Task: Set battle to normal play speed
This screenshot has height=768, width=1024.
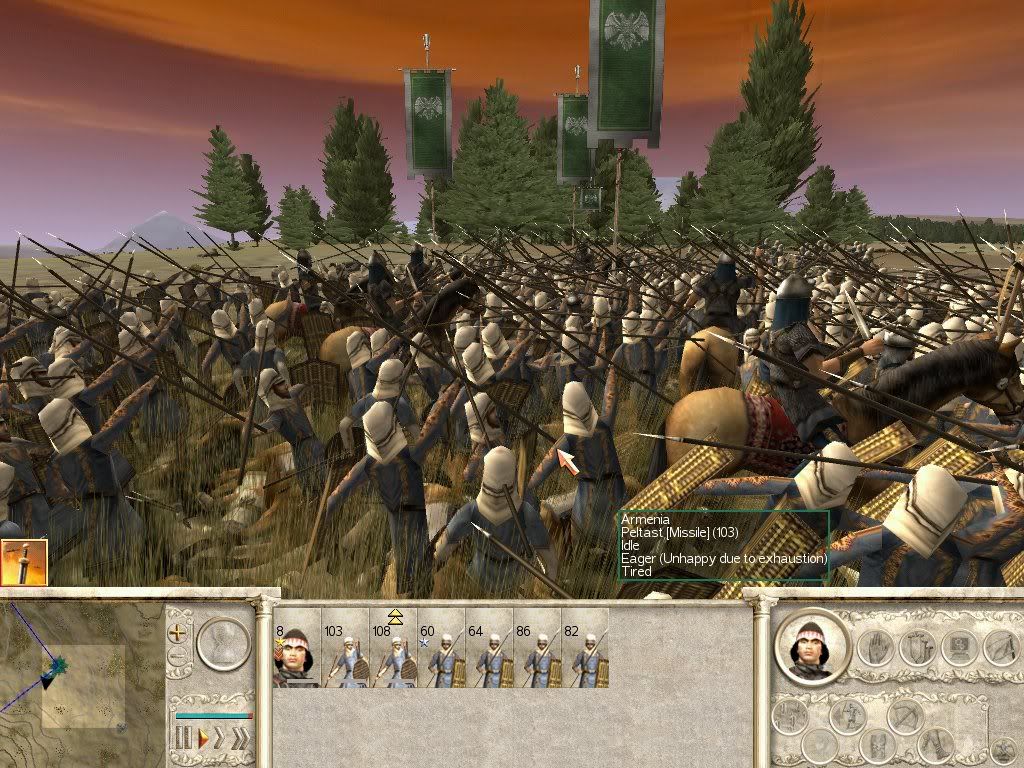Action: (x=202, y=739)
